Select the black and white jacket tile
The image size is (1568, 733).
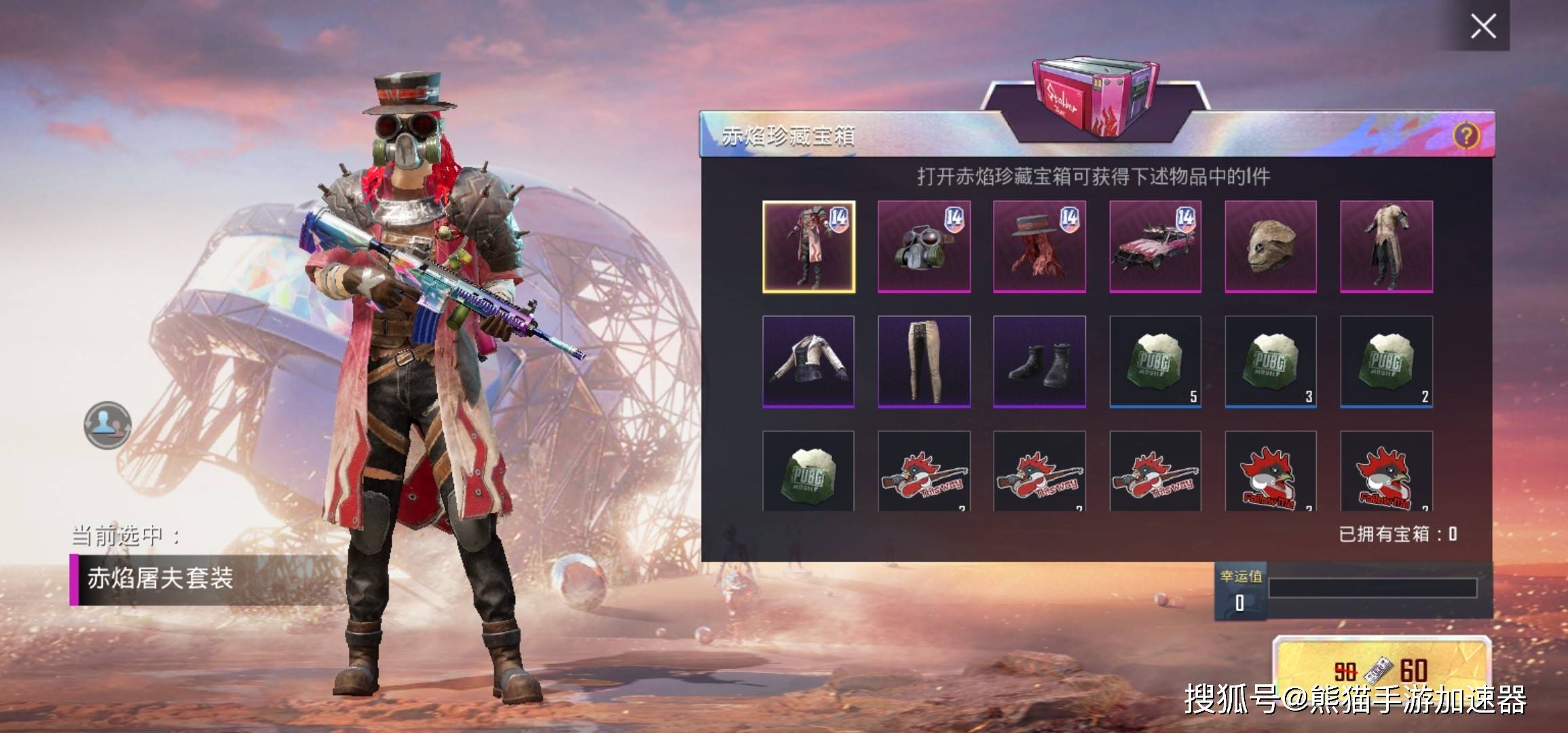(x=808, y=362)
